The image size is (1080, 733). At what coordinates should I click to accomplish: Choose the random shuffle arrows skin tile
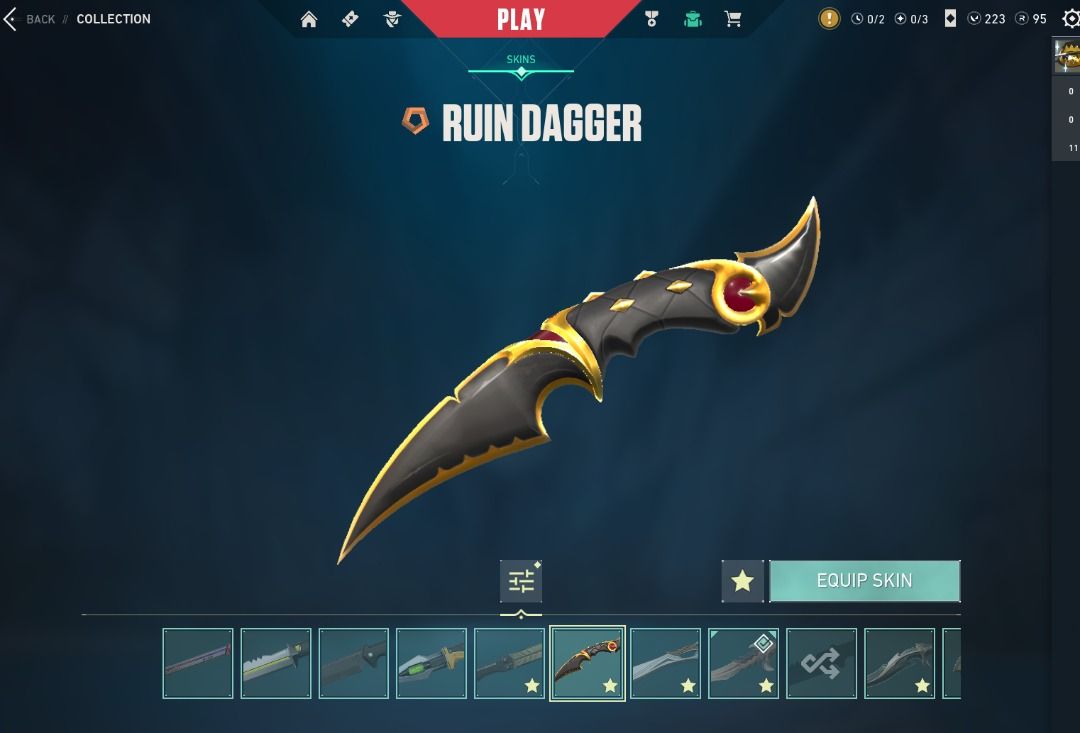(821, 663)
